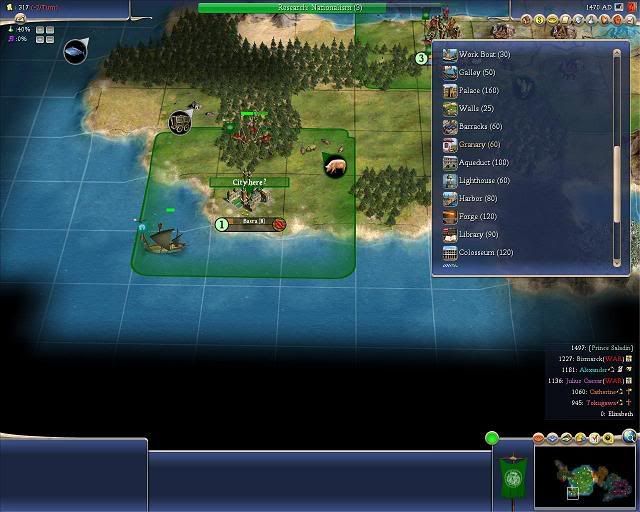Choose Work Boat from the build list

tap(483, 54)
